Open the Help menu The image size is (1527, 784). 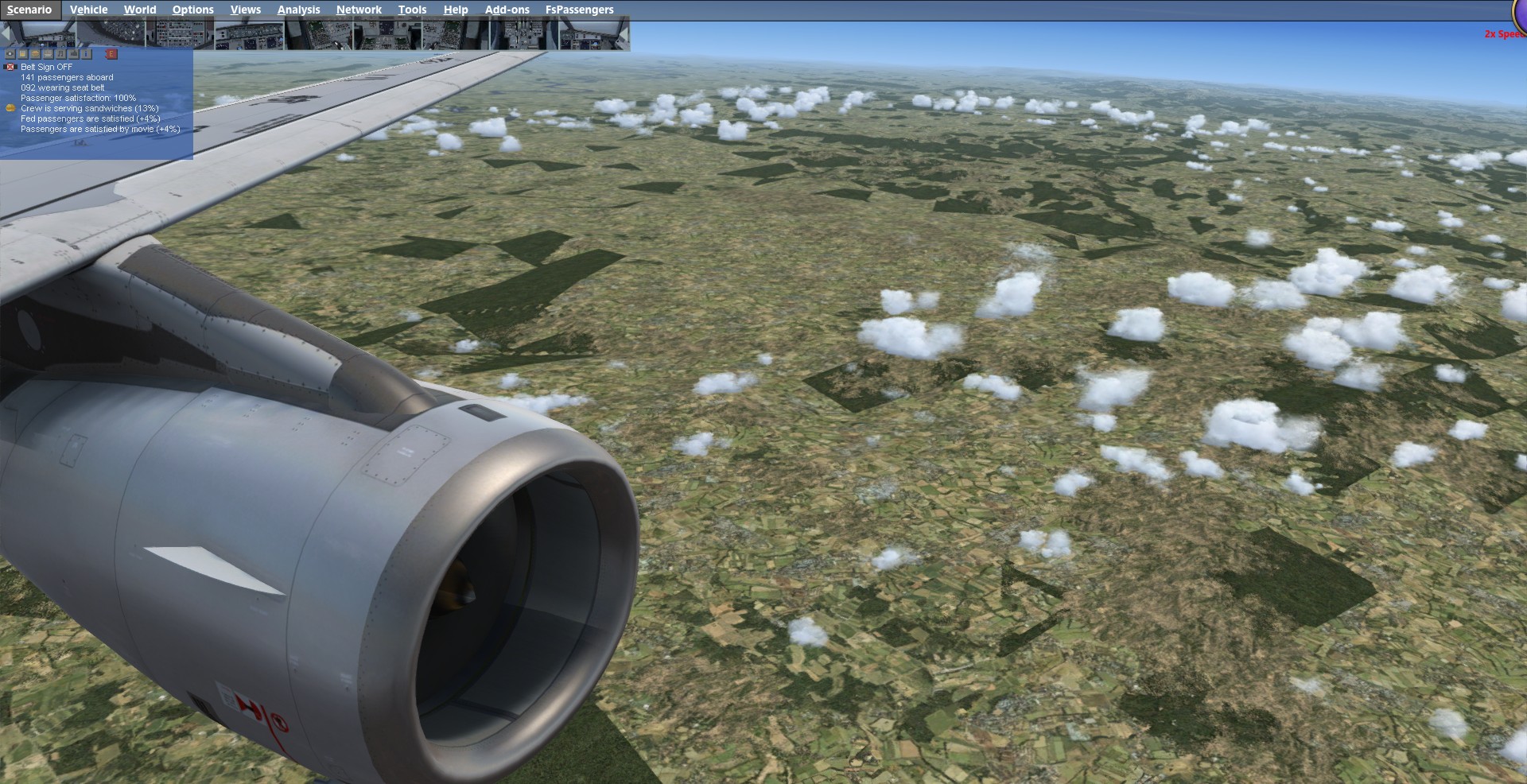[455, 10]
